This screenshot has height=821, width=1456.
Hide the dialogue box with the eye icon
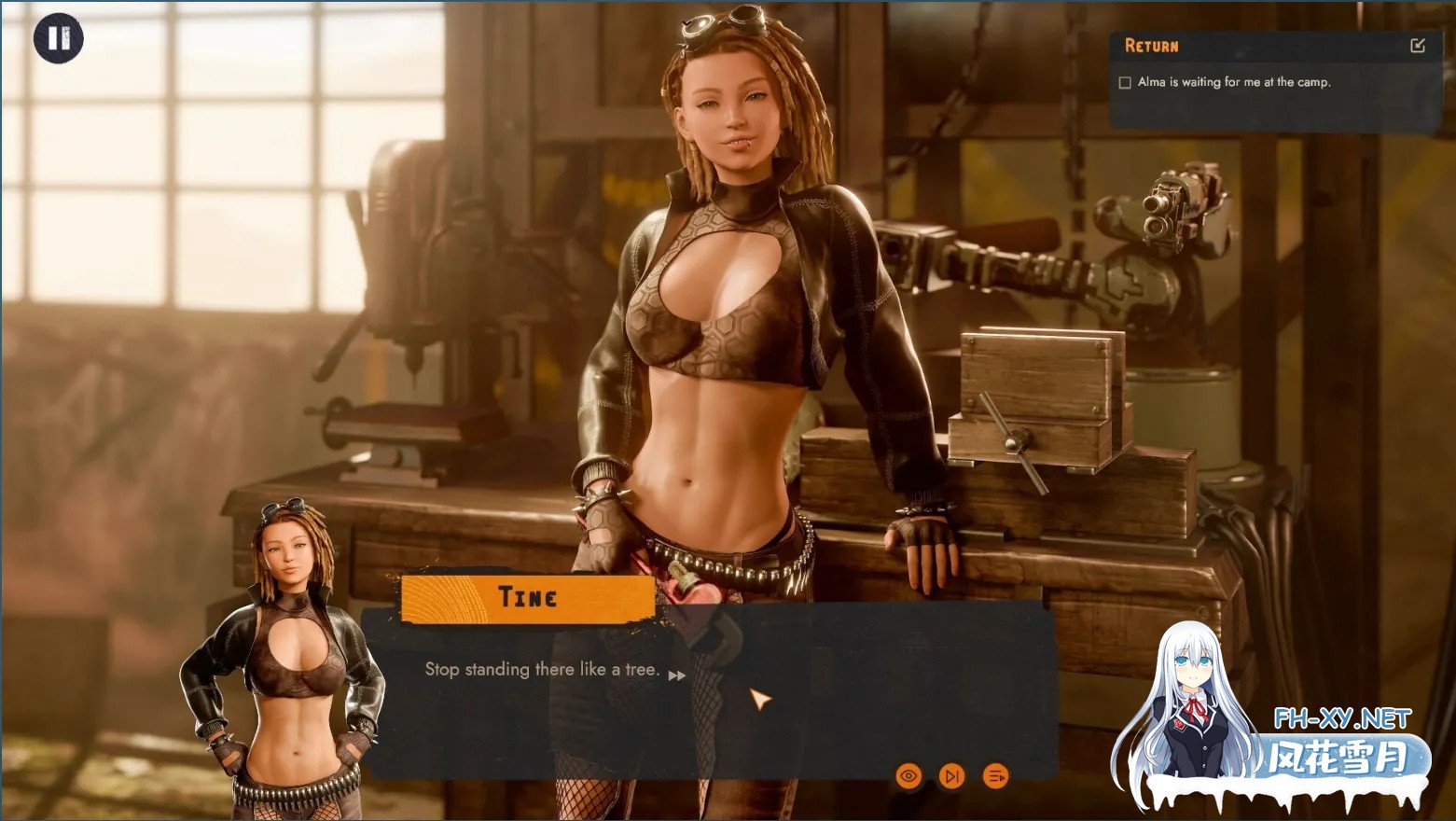[908, 775]
